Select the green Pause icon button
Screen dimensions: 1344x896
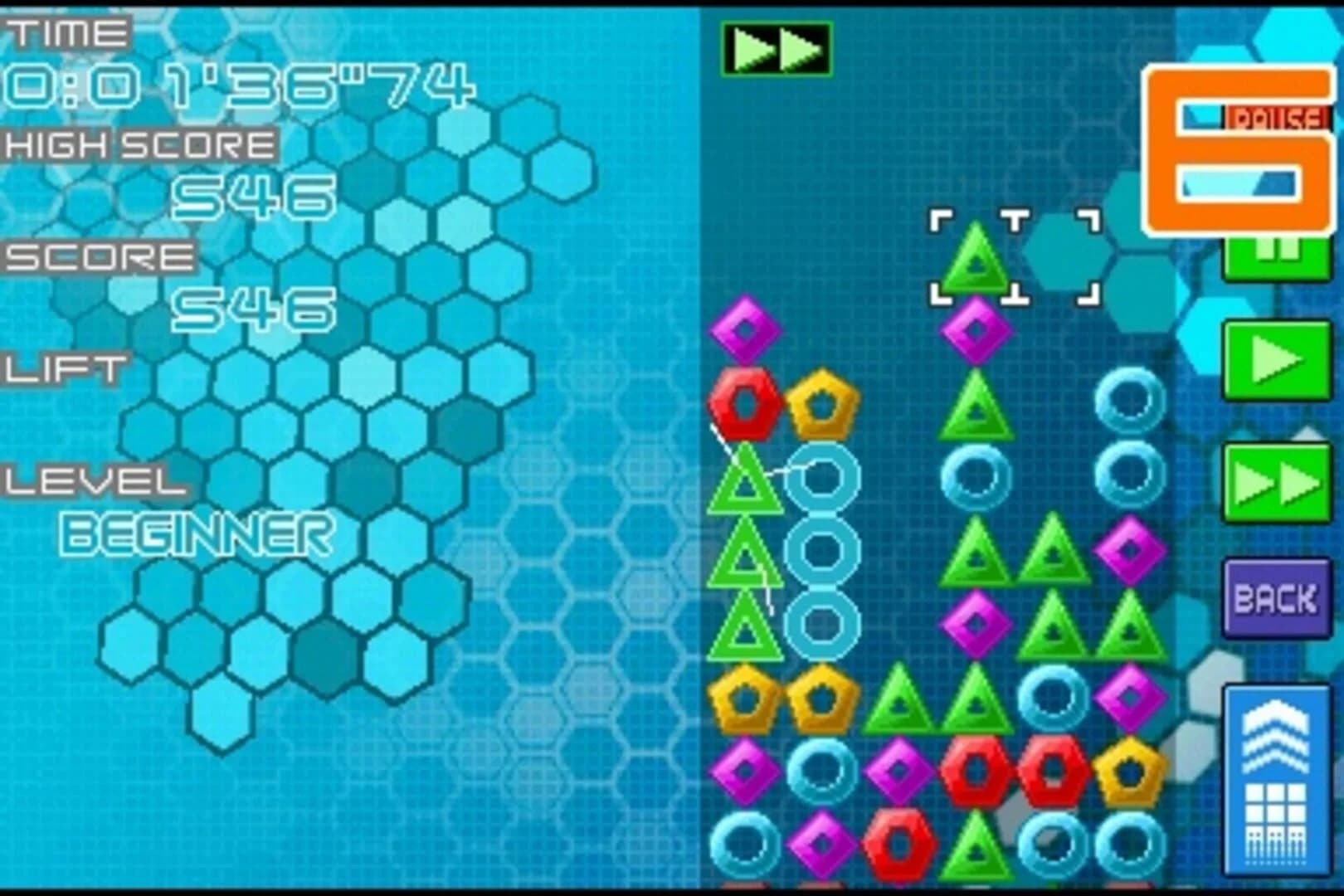tap(1277, 257)
